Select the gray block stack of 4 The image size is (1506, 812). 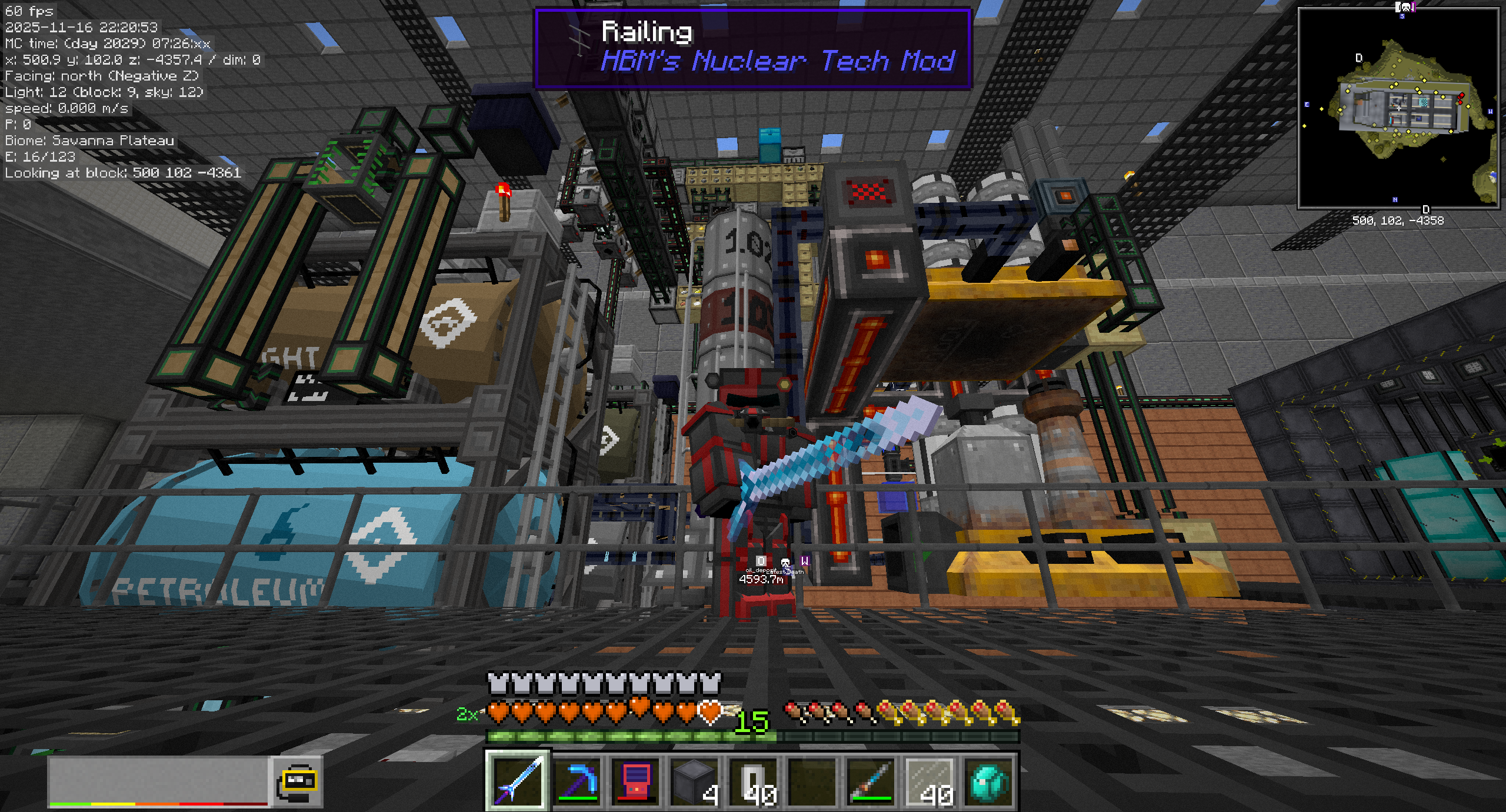(695, 780)
